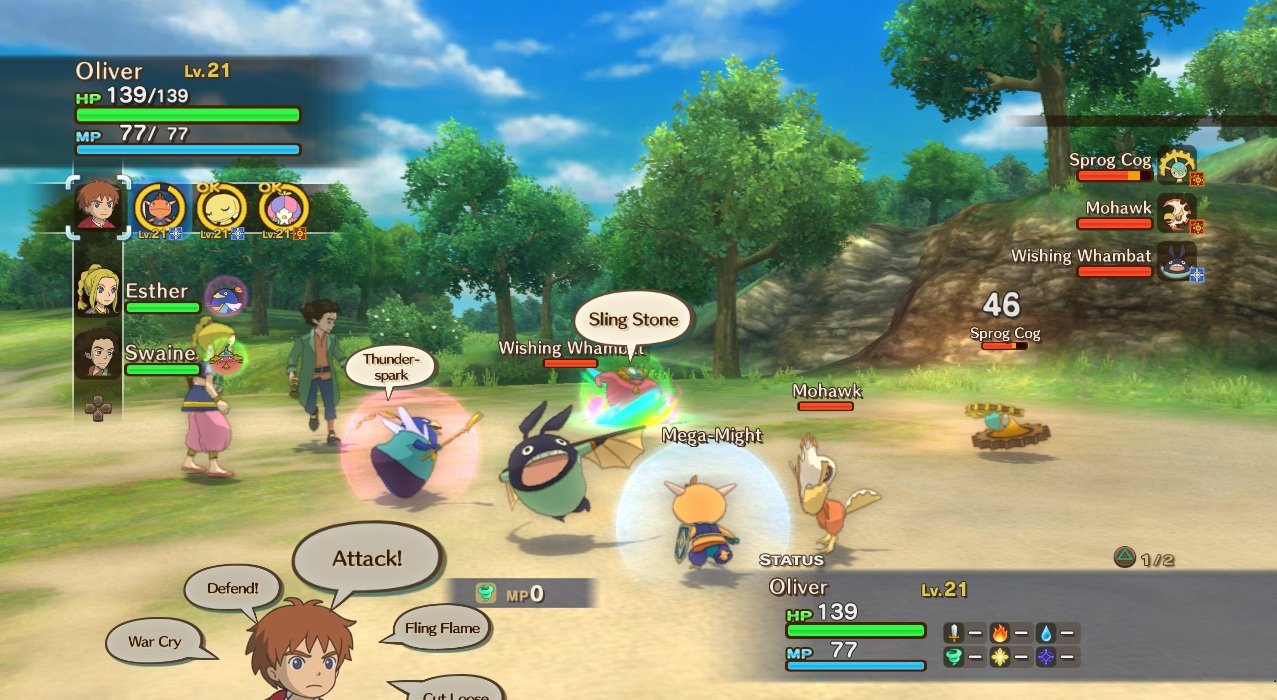Switch to Esther's portrait

tap(98, 290)
